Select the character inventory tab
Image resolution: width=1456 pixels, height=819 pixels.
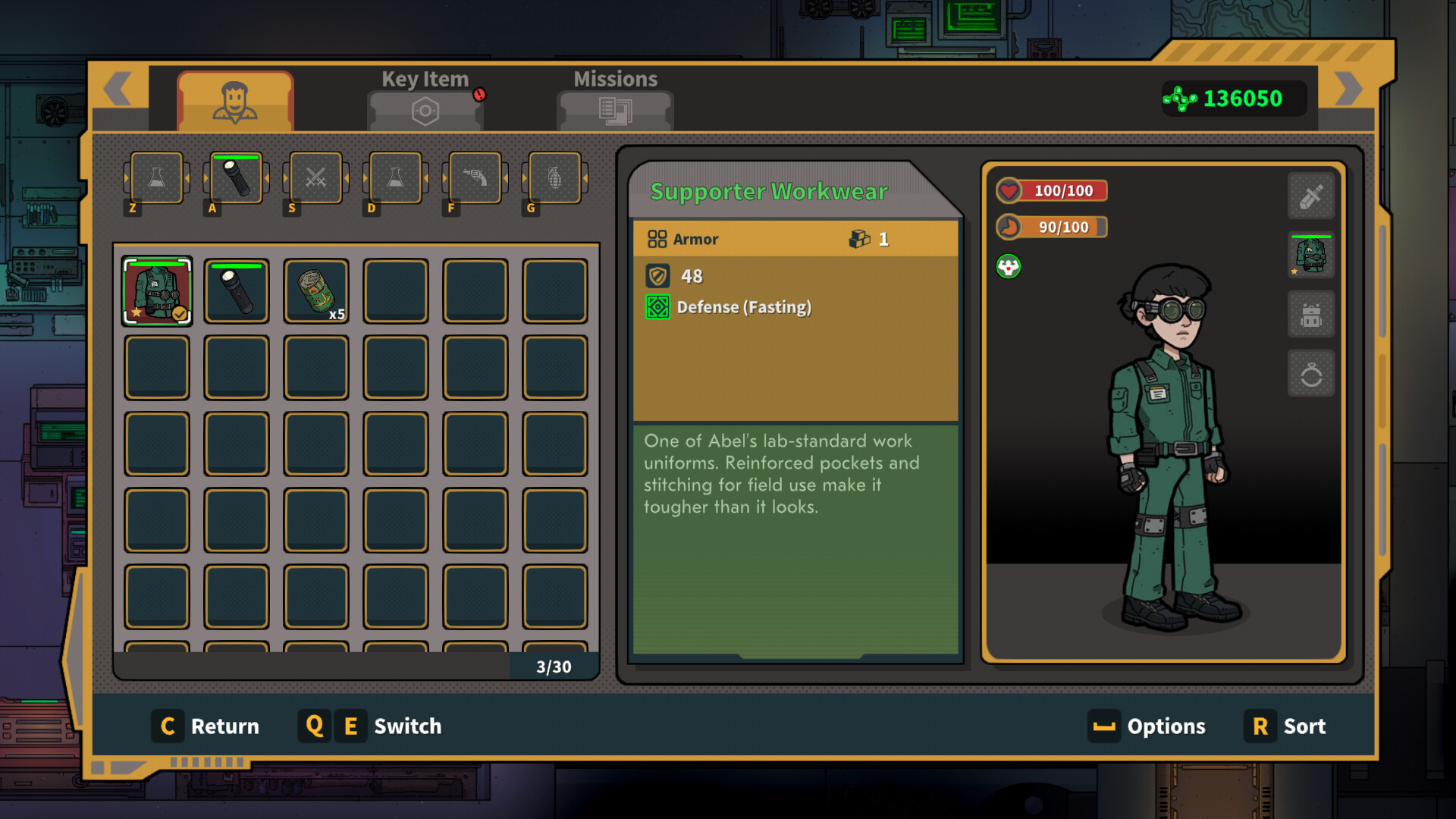coord(235,102)
